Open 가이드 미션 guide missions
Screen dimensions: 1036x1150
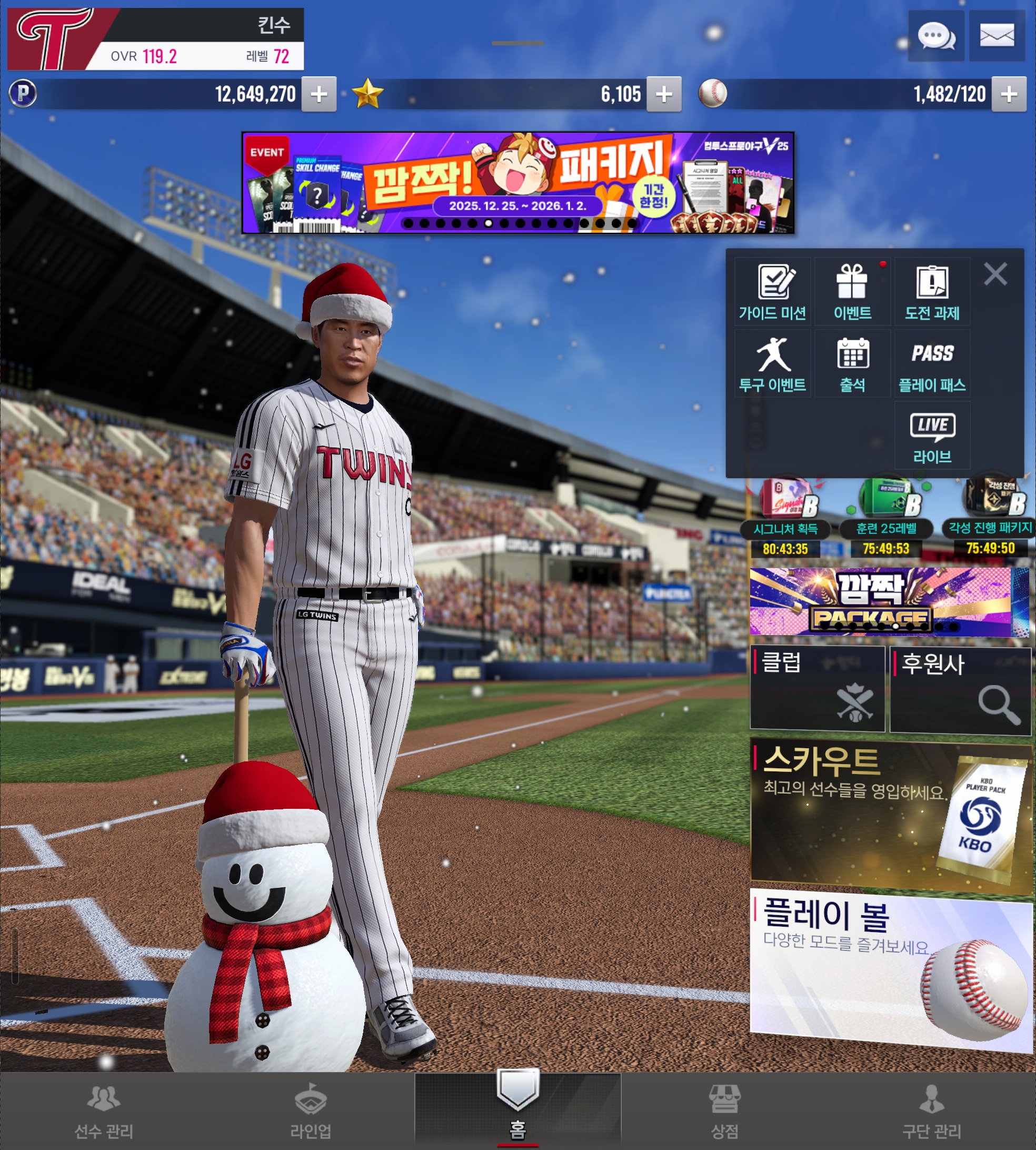click(772, 292)
